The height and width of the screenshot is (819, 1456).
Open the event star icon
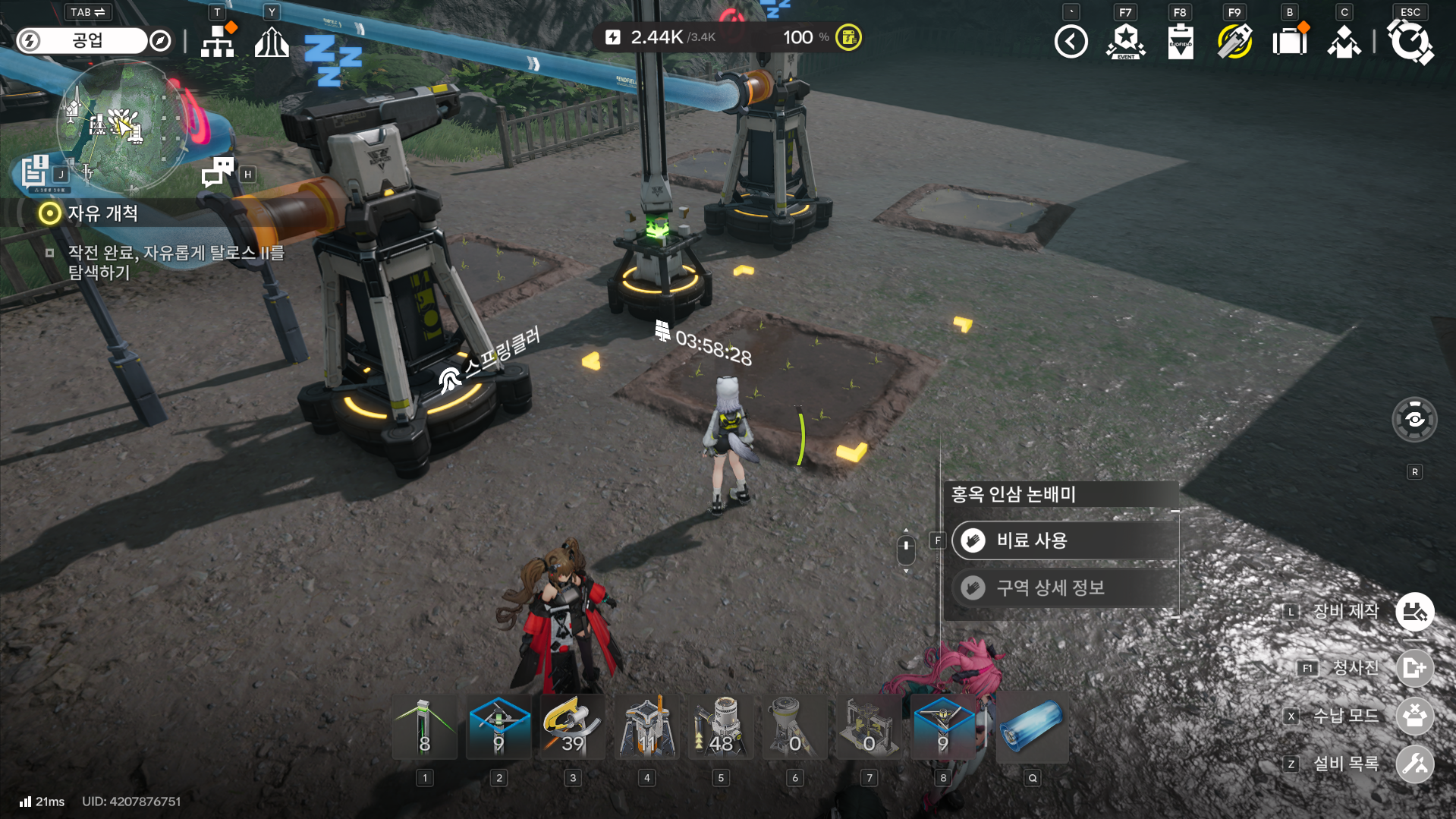point(1126,41)
